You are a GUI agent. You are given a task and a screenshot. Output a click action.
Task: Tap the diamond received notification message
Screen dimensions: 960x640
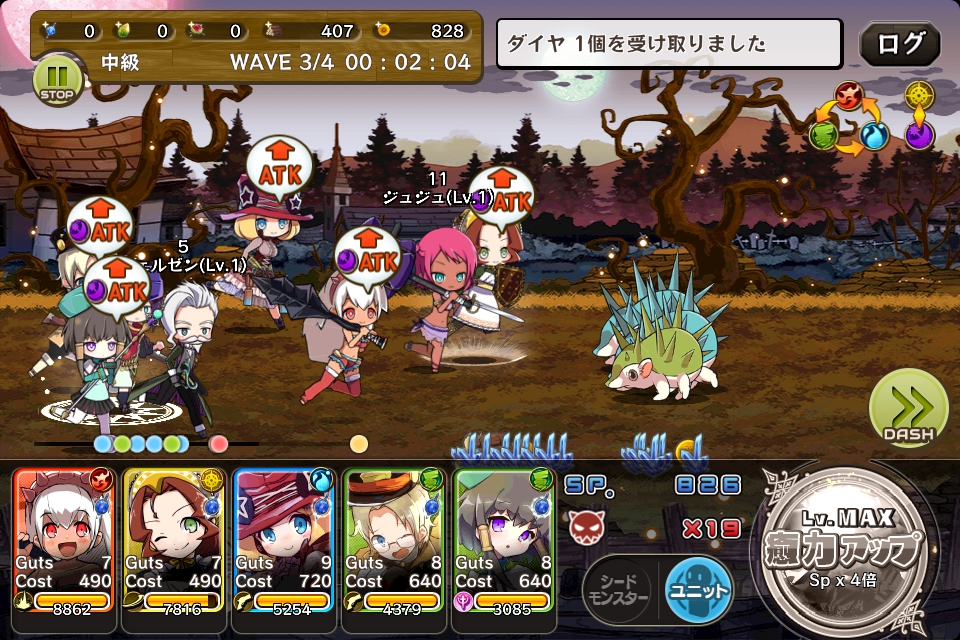coord(669,44)
